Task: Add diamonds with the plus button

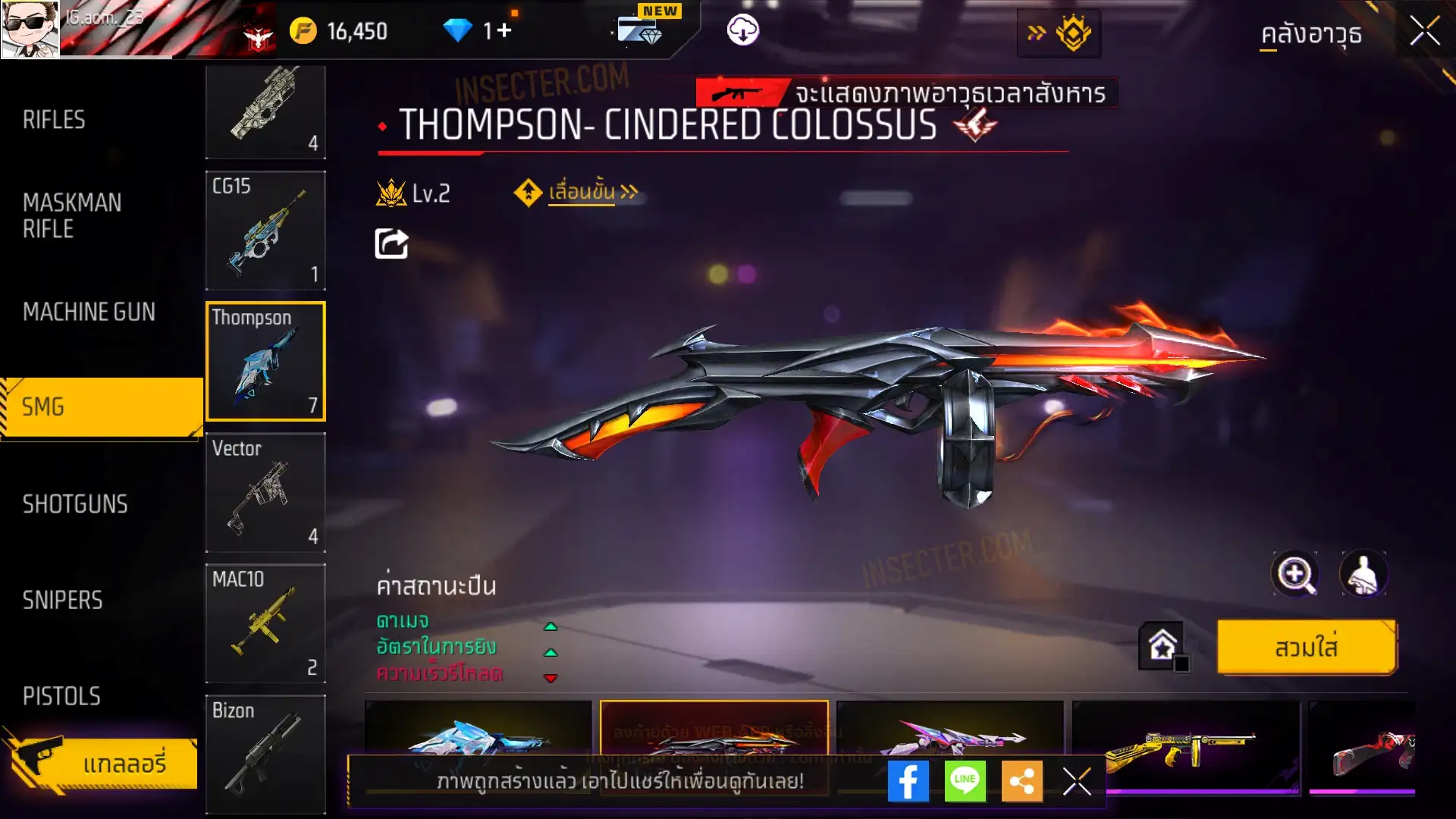Action: [504, 30]
